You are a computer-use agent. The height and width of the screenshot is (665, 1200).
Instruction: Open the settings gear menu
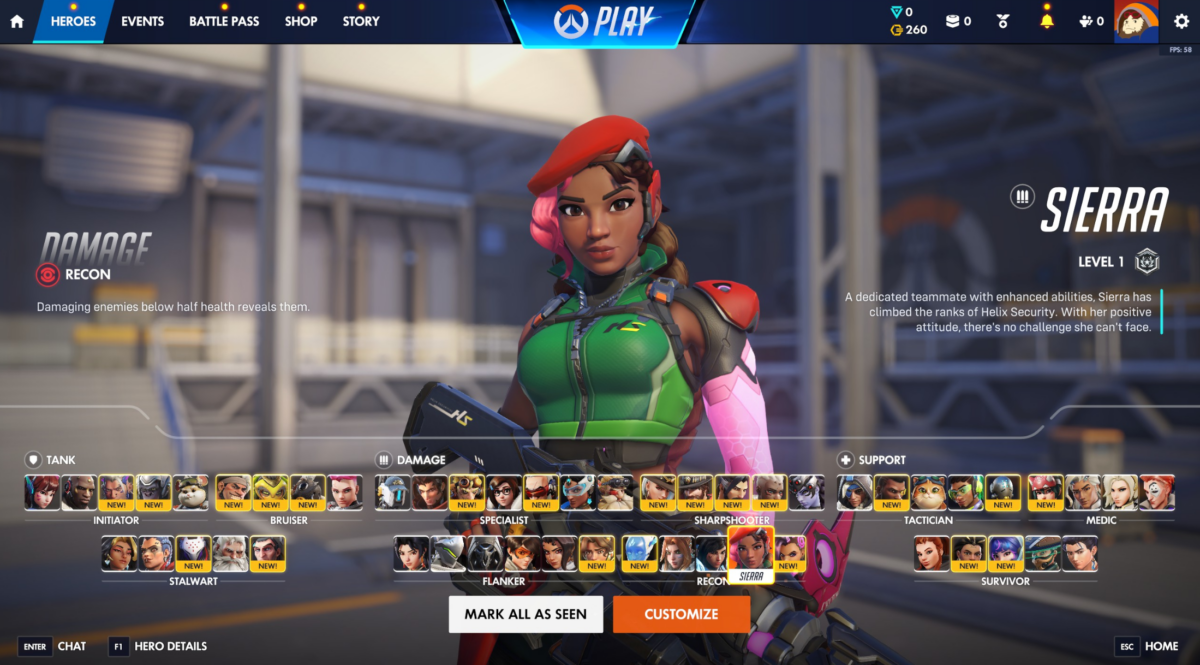tap(1181, 21)
